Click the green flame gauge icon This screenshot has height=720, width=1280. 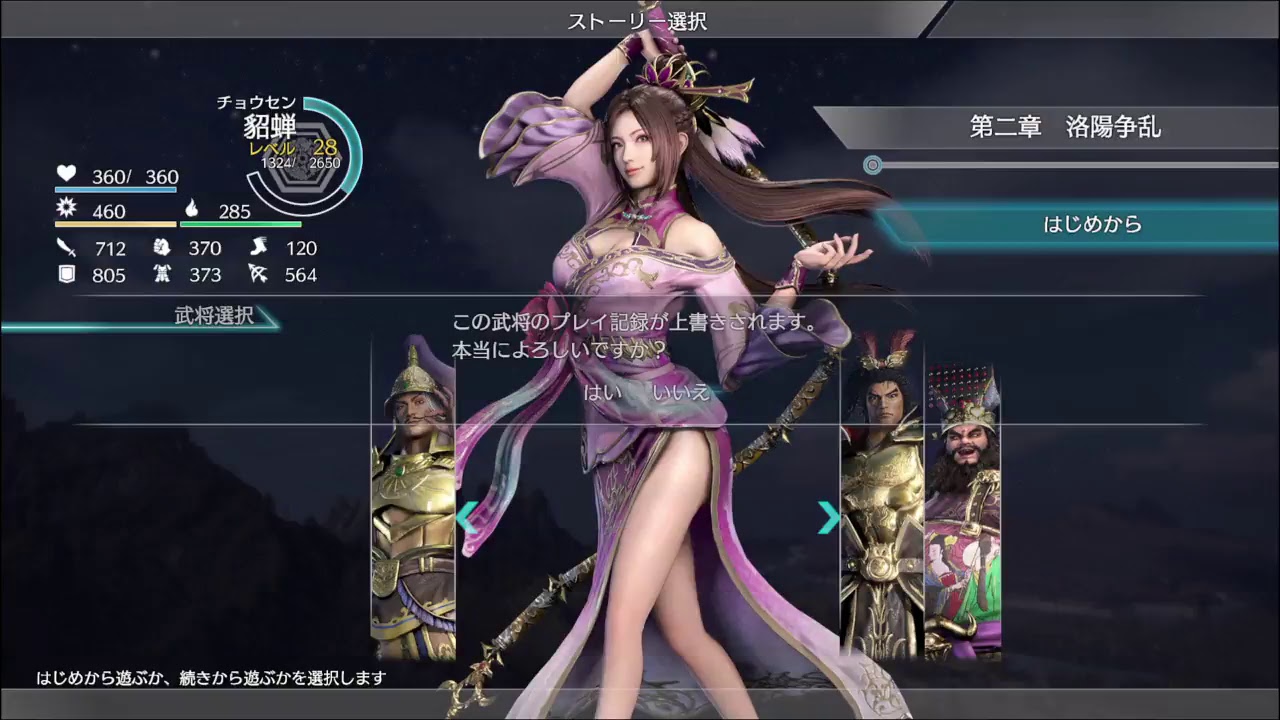click(193, 211)
